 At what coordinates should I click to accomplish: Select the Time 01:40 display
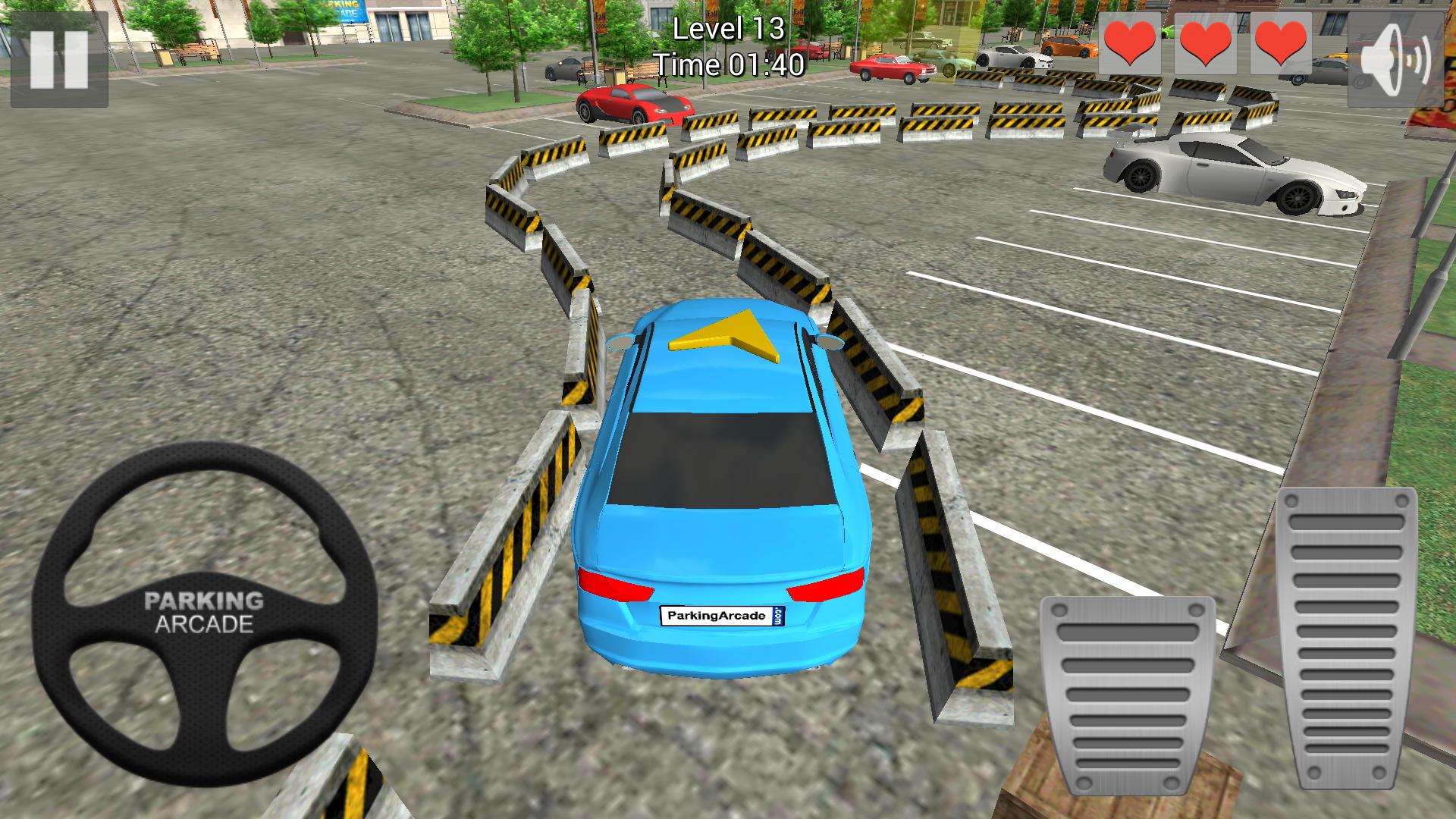click(730, 67)
